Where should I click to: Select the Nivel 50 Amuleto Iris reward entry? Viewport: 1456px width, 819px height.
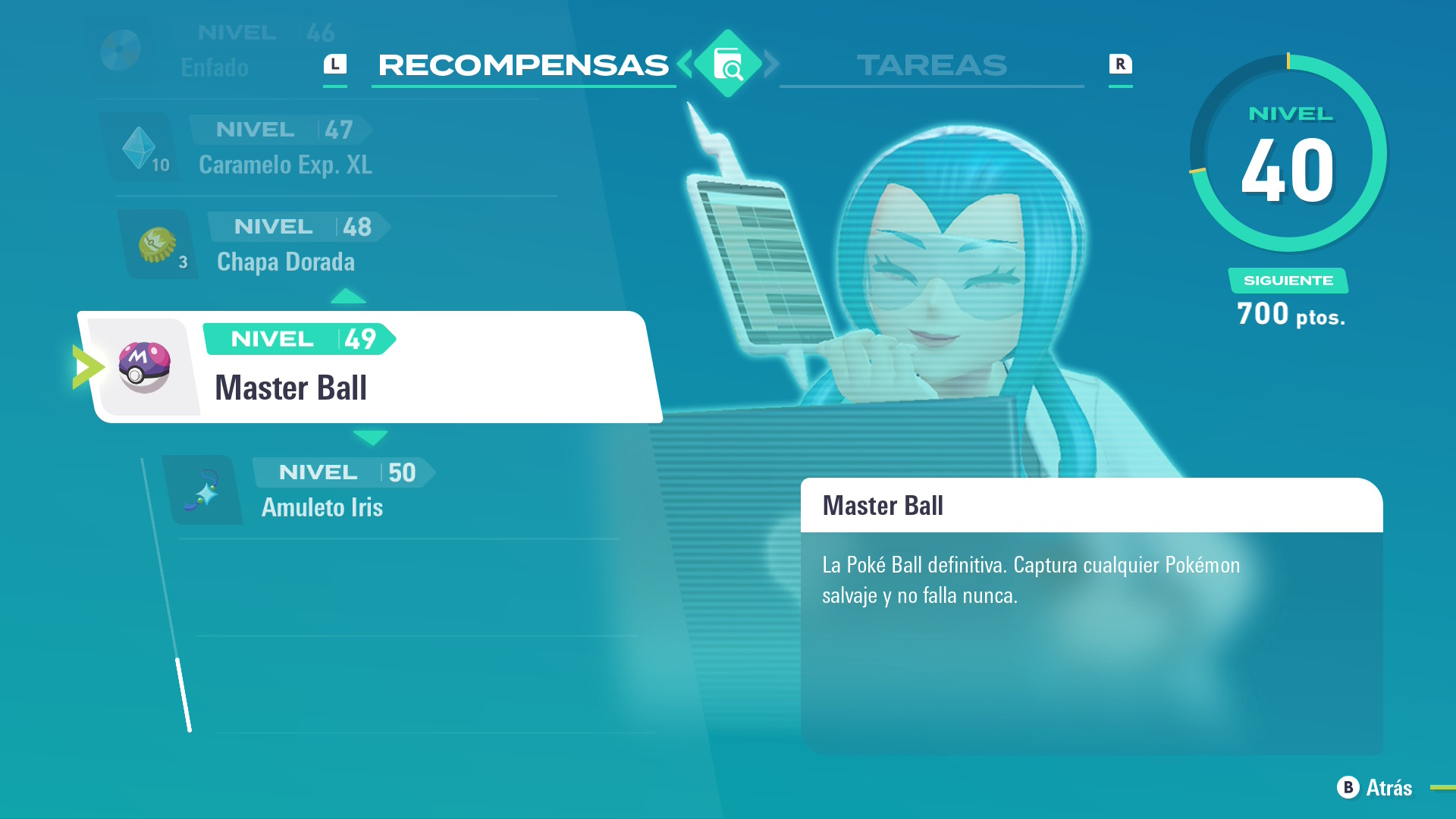341,489
